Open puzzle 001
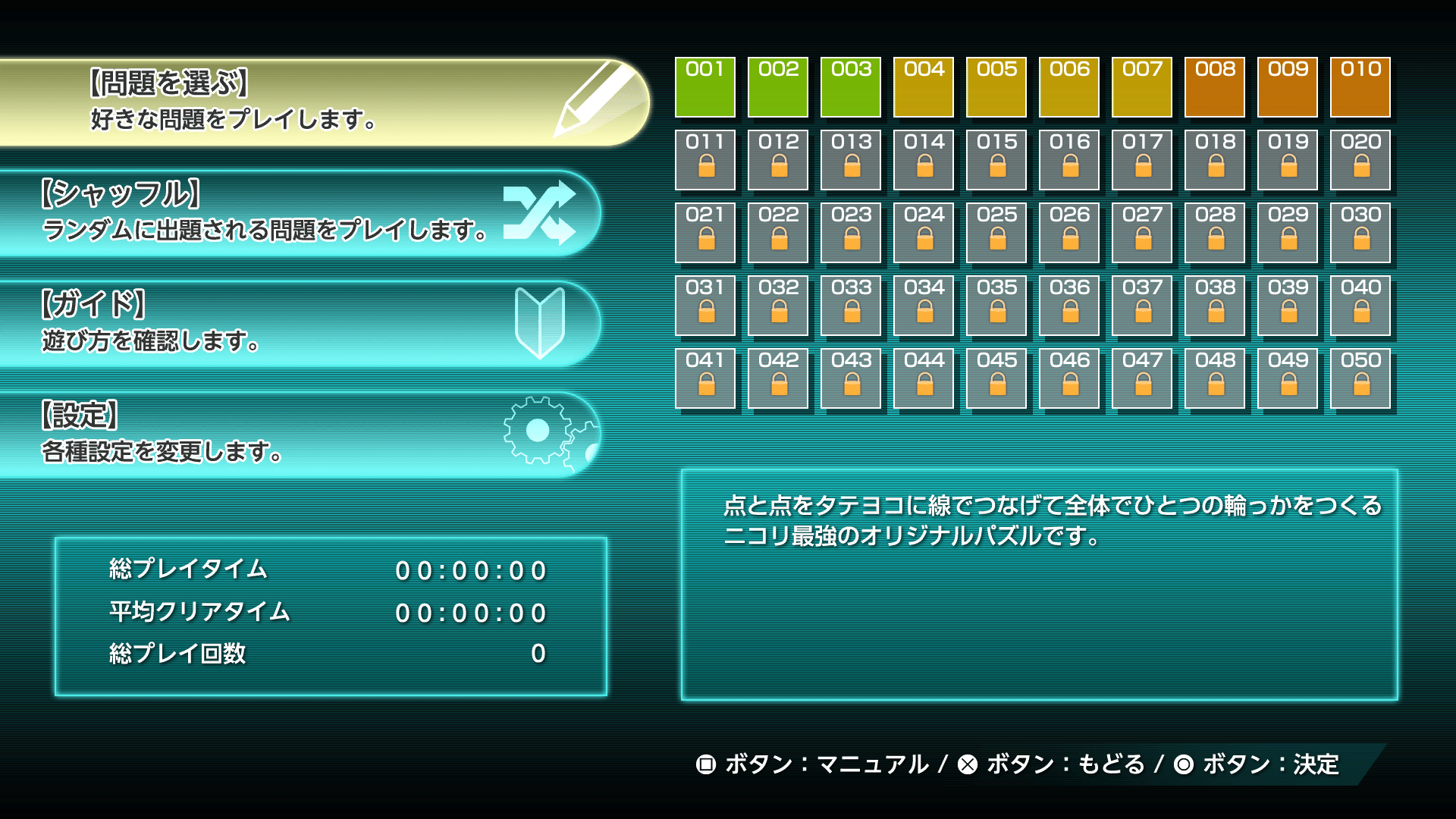 704,88
